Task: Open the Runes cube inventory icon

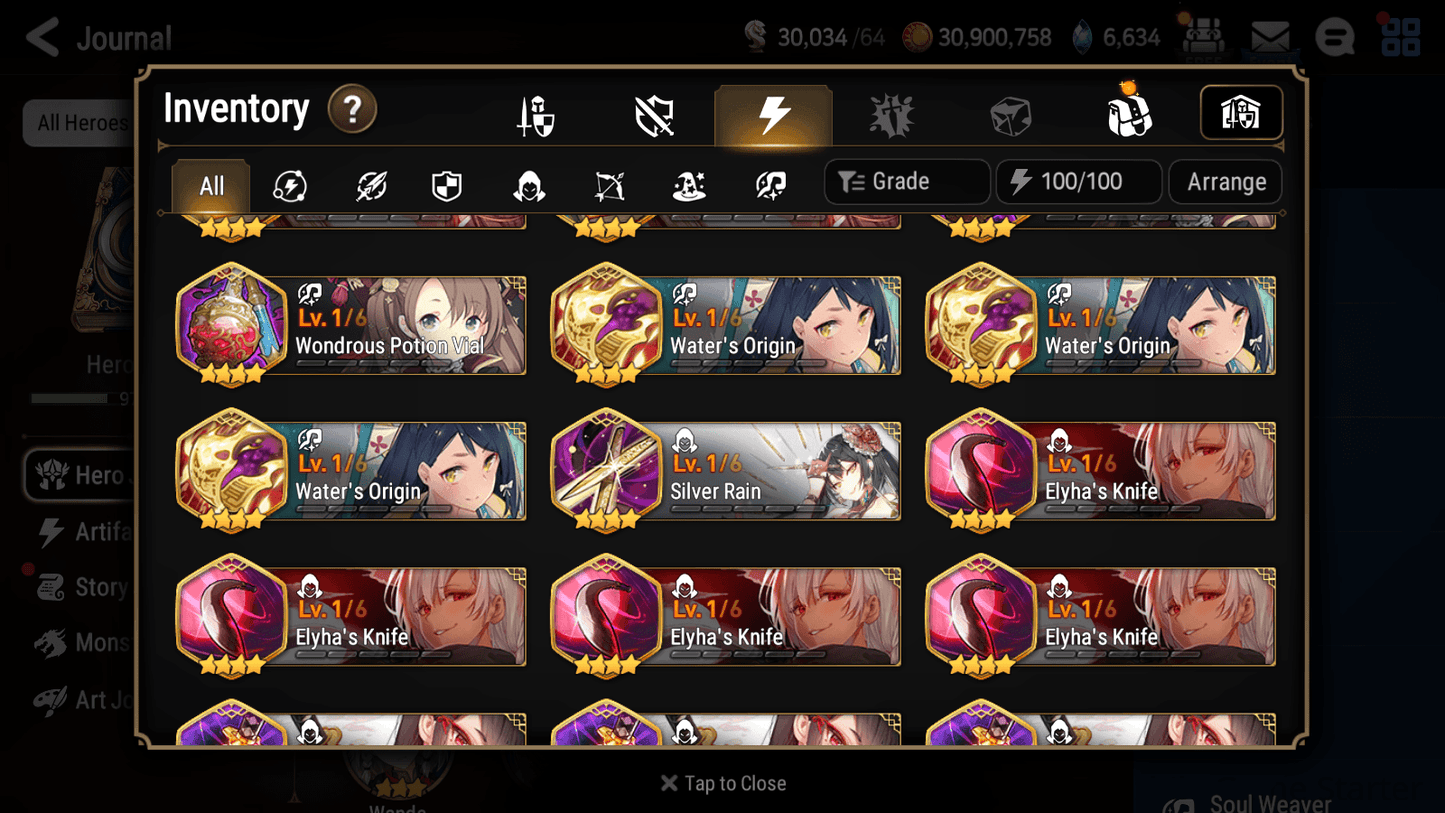Action: [1011, 113]
